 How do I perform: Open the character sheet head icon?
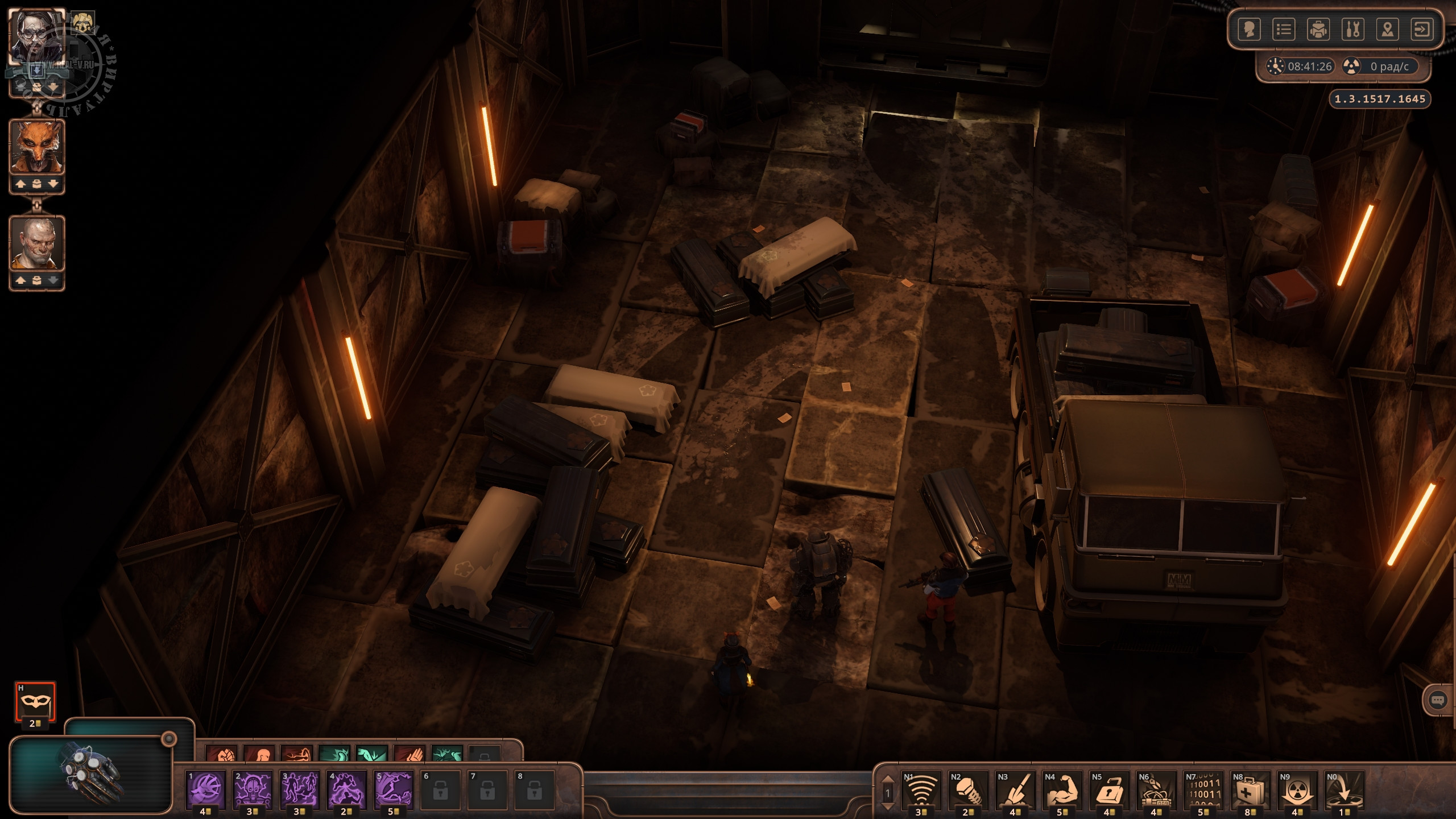click(1249, 29)
